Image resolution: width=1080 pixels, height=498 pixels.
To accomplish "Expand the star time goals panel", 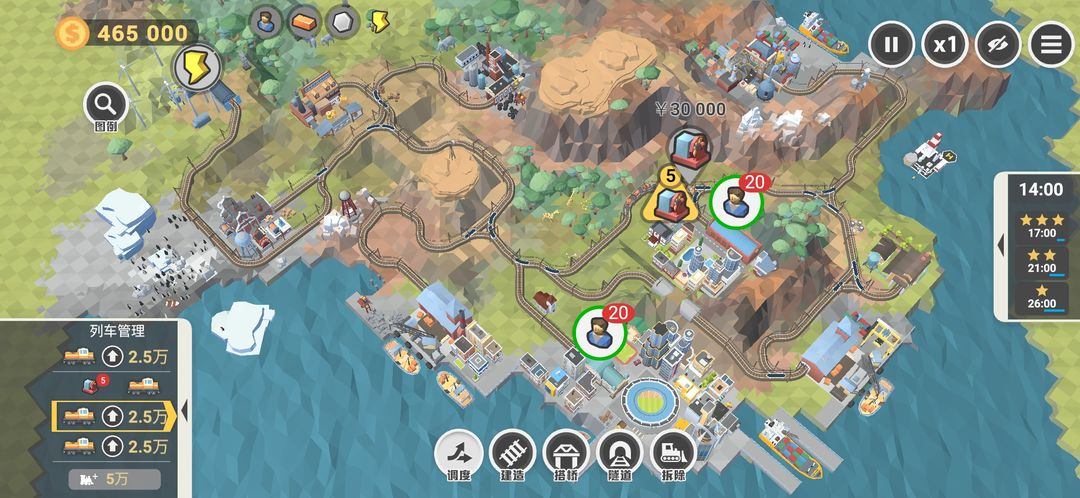I will tap(1002, 244).
